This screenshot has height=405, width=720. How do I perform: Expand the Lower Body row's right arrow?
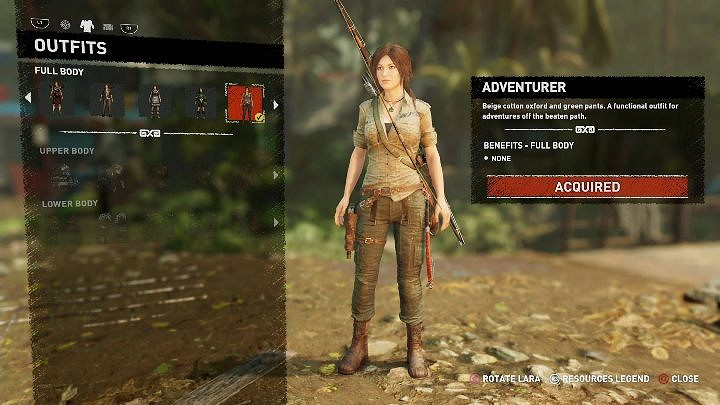click(x=276, y=221)
